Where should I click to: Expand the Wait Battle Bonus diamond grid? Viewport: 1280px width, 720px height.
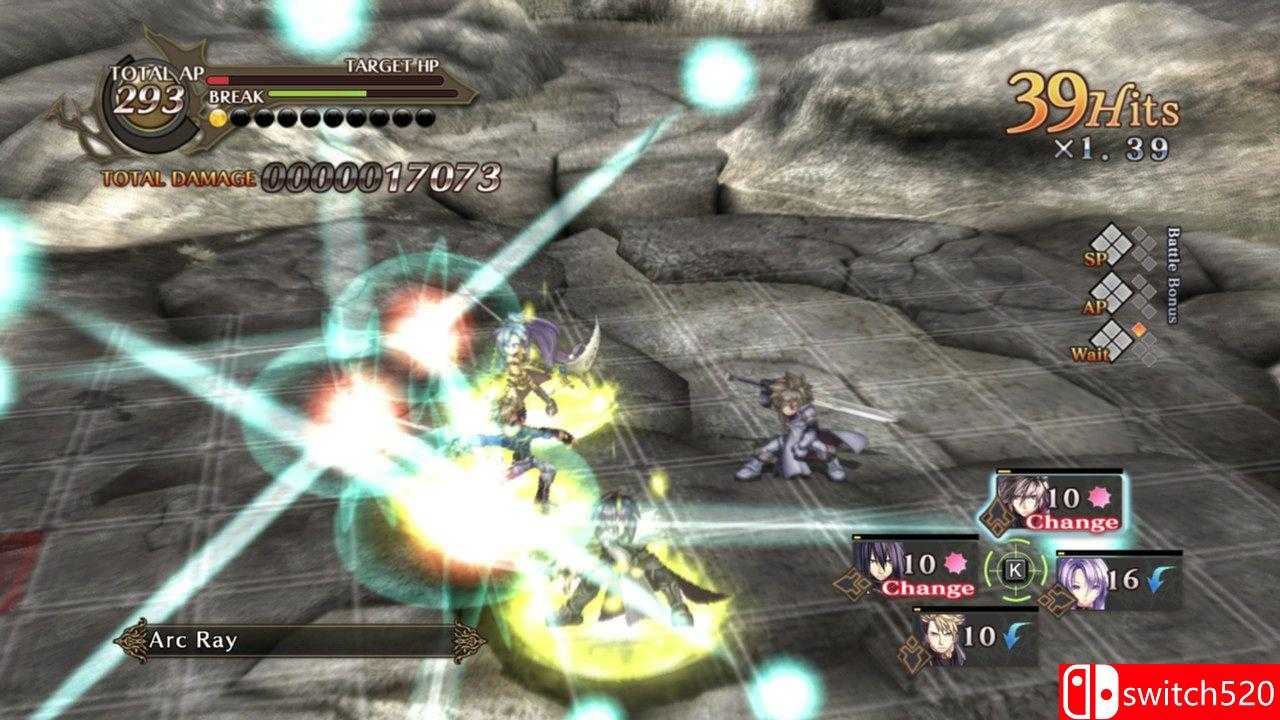[x=1110, y=339]
